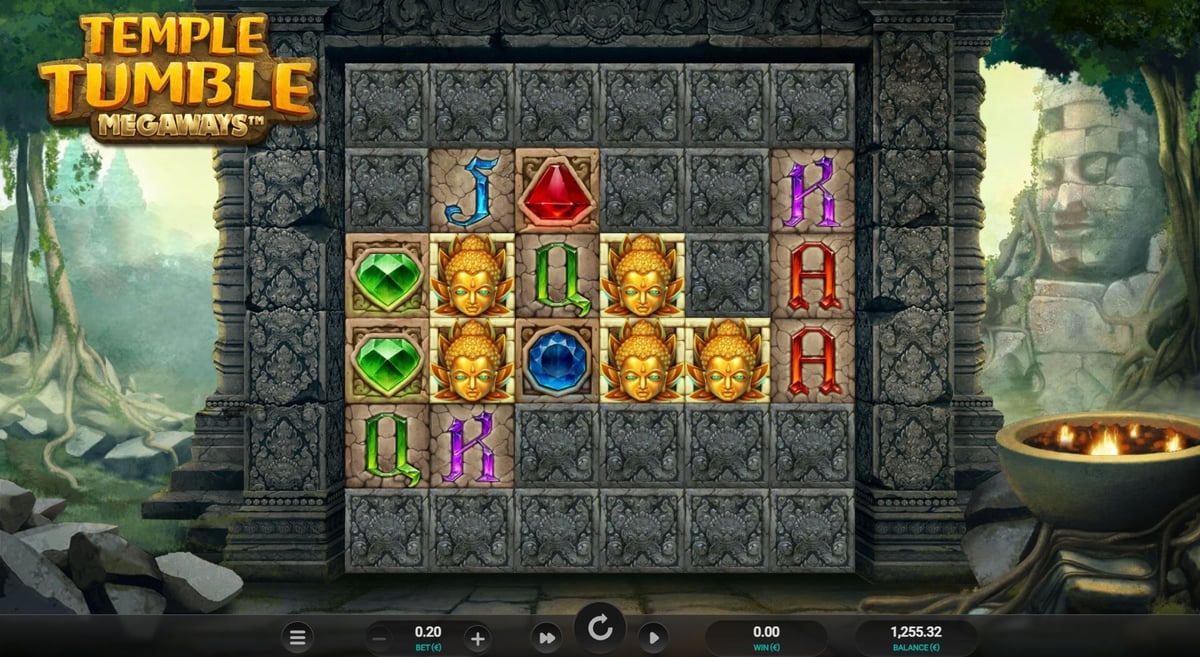Spin the reels with the circular arrow
This screenshot has height=657, width=1200.
[x=600, y=629]
